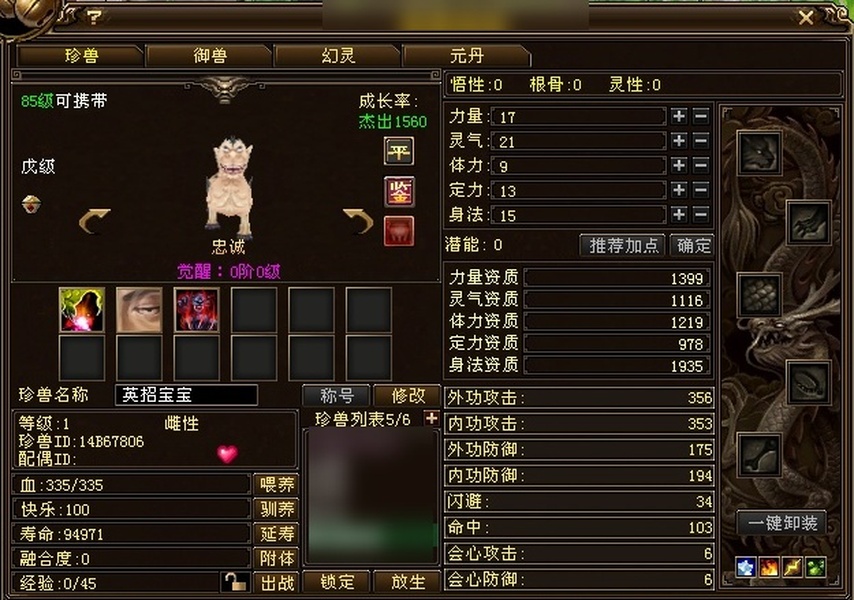Lock the pet with 锁定
Screen dimensions: 854x600
337,582
